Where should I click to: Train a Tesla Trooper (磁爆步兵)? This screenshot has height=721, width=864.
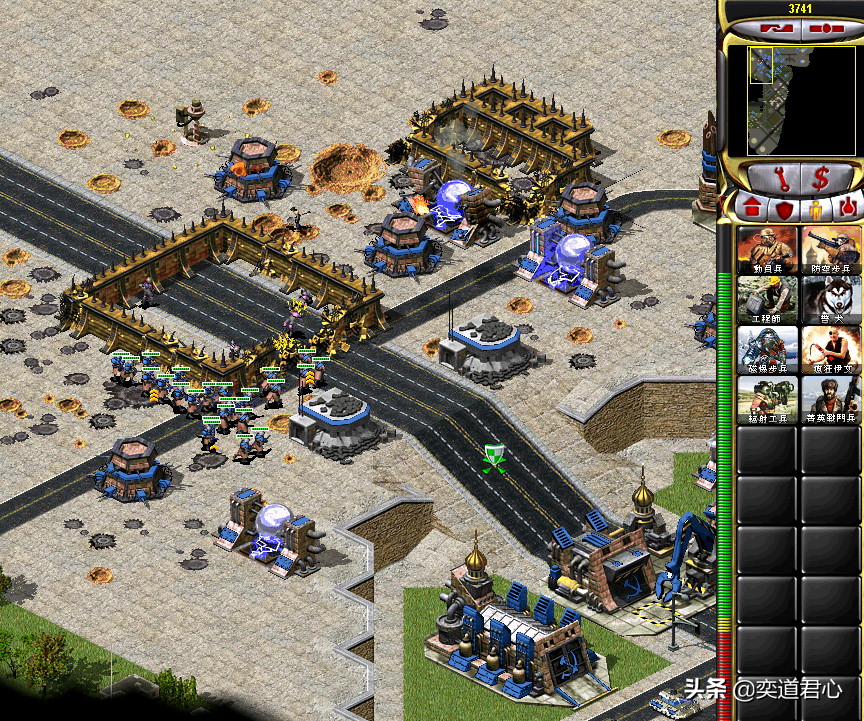click(768, 350)
